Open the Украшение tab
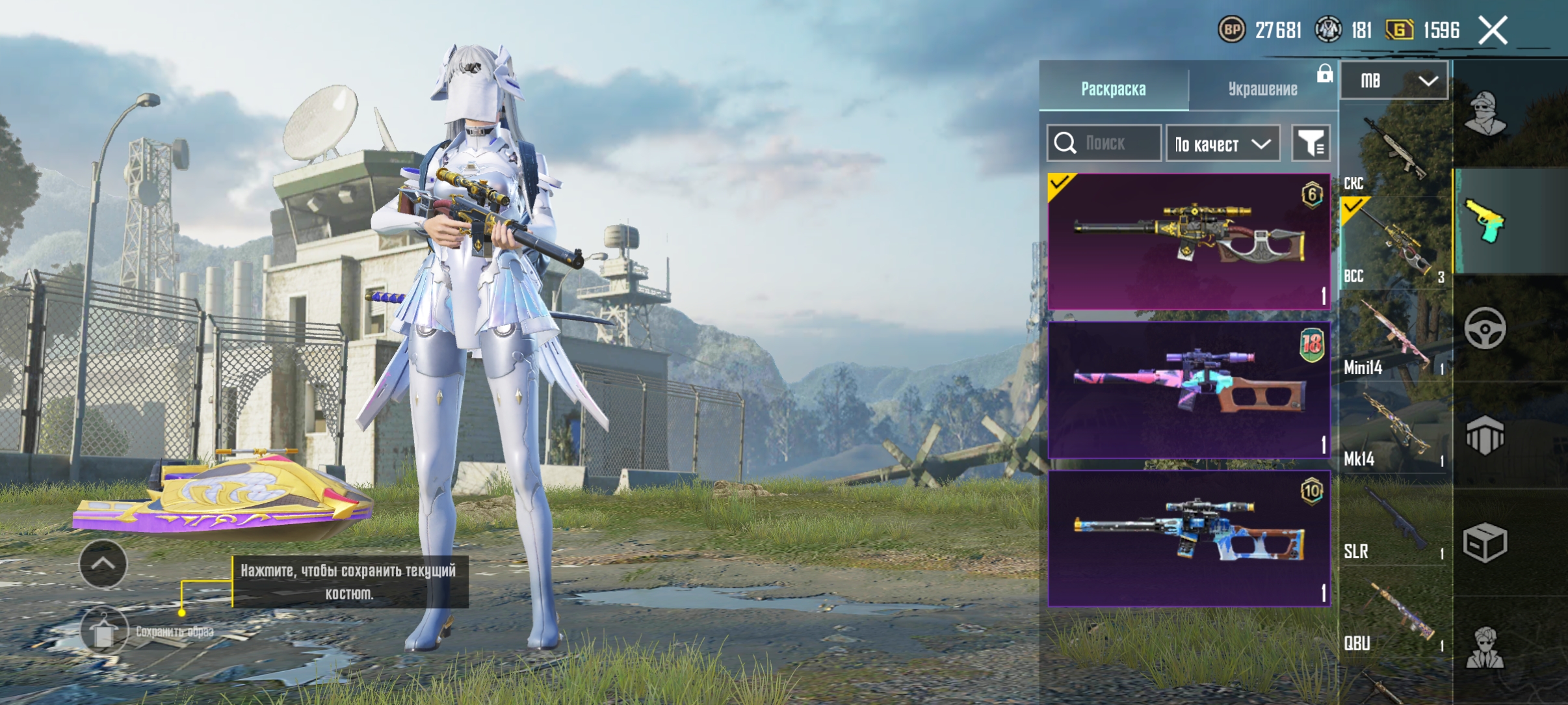The width and height of the screenshot is (1568, 705). coord(1262,88)
